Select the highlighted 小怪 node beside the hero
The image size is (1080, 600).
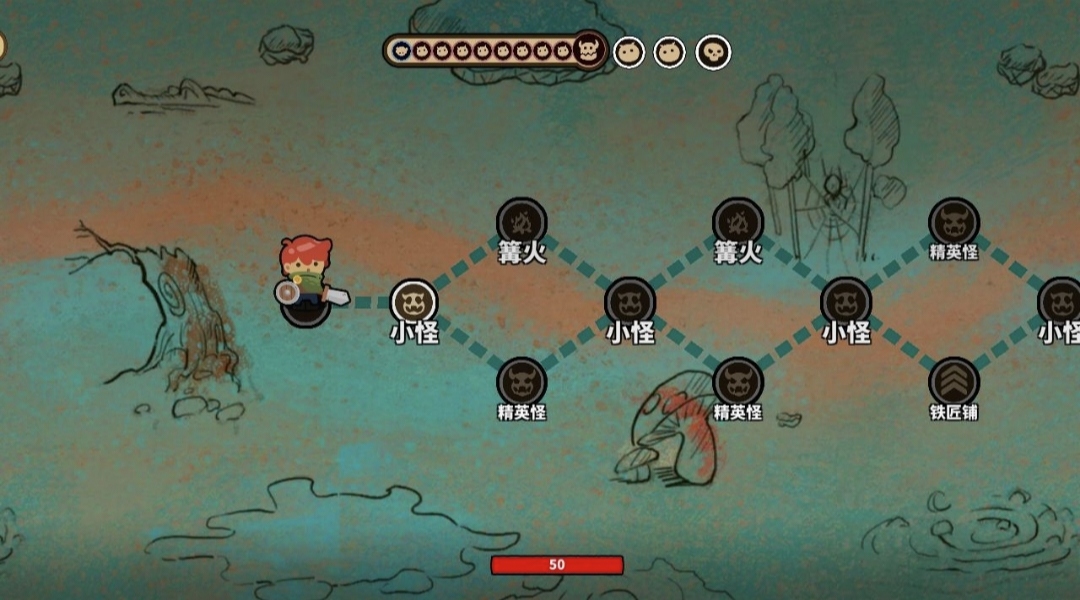[414, 302]
